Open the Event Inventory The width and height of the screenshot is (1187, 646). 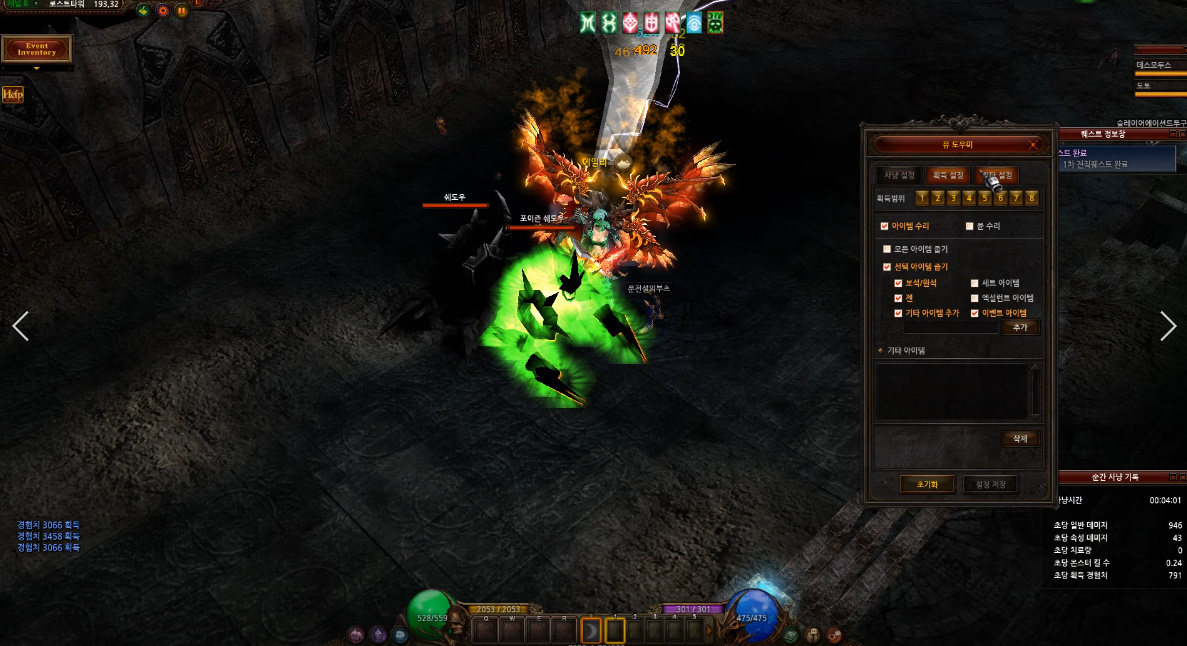coord(37,48)
